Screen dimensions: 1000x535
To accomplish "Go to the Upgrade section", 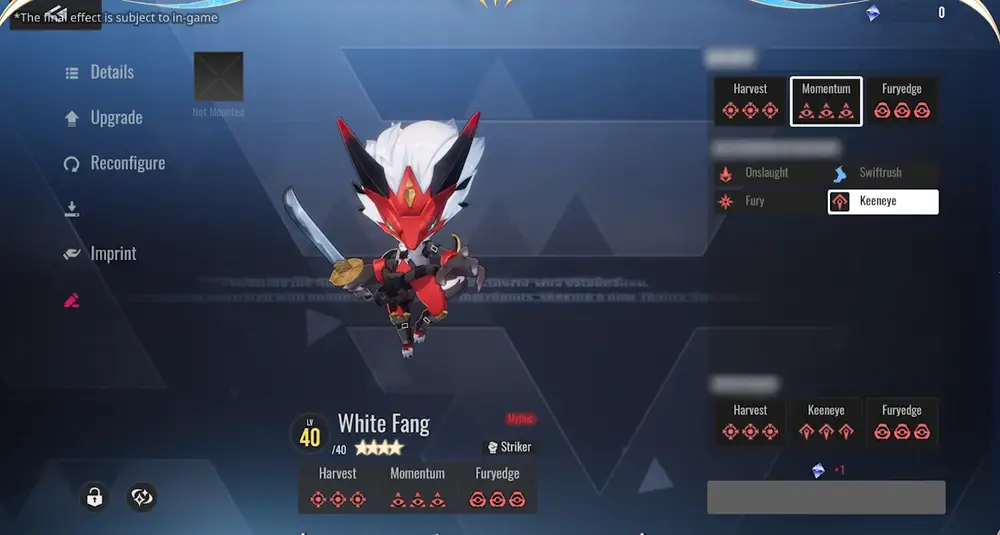I will pyautogui.click(x=104, y=118).
